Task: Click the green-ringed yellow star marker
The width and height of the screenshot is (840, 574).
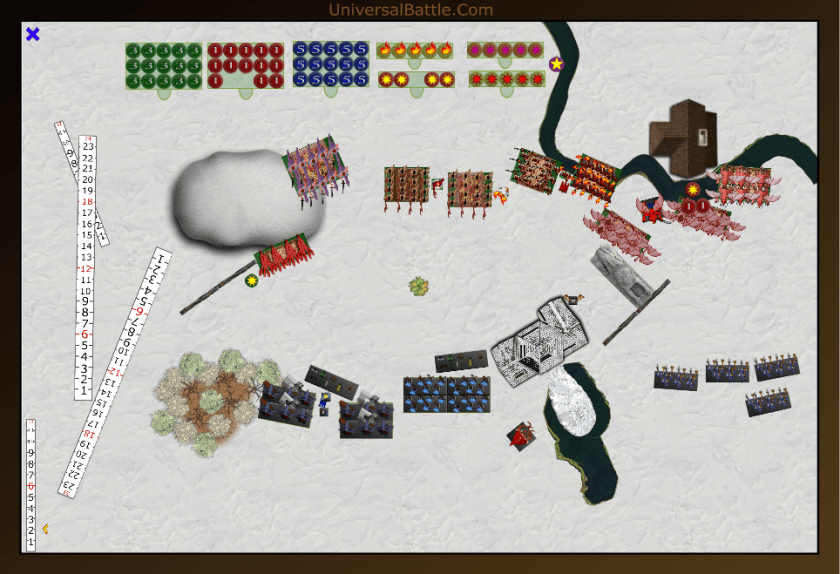Action: pos(252,281)
